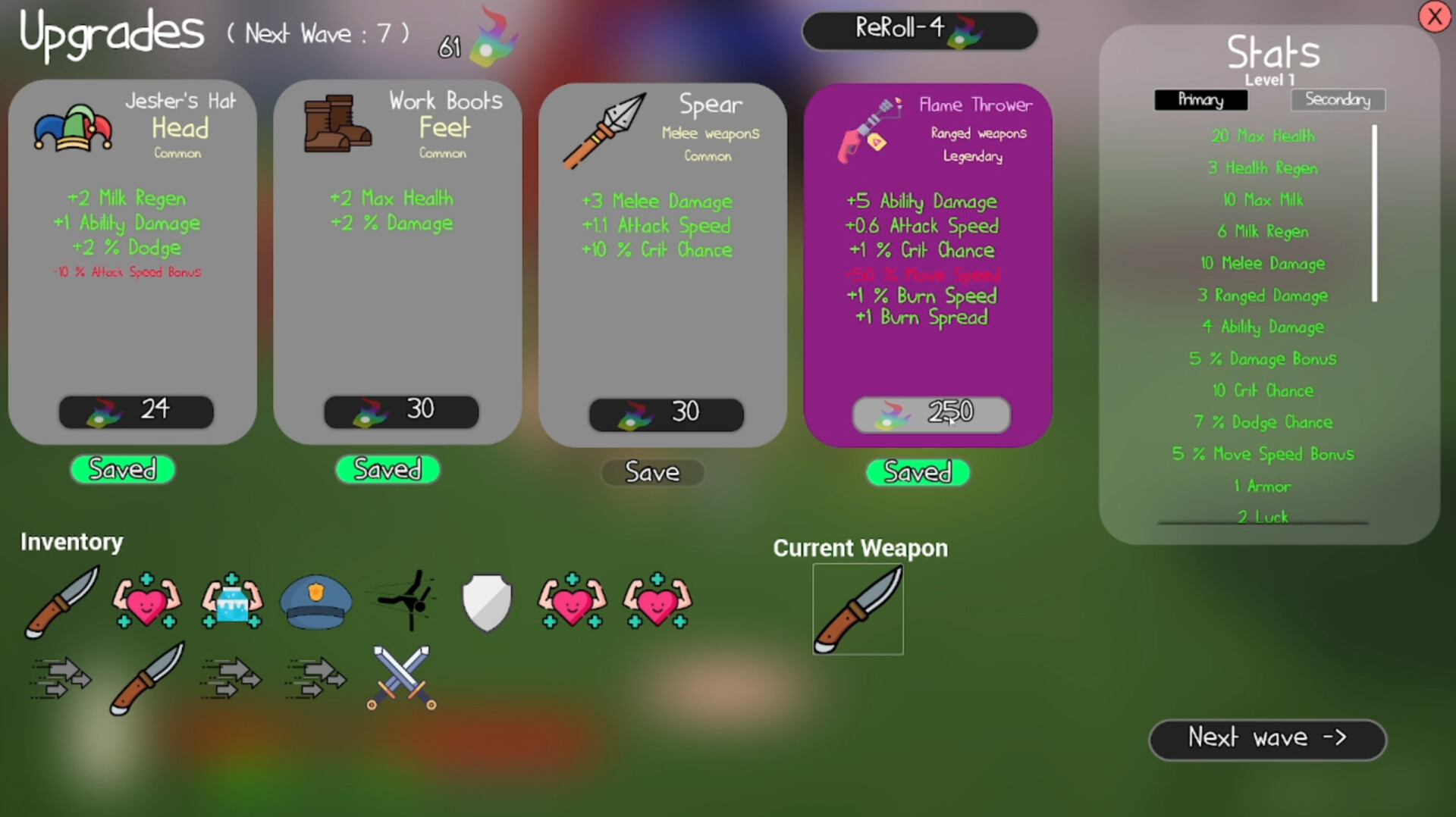Click the ReRoll-4 button
The image size is (1456, 817).
pyautogui.click(x=920, y=31)
